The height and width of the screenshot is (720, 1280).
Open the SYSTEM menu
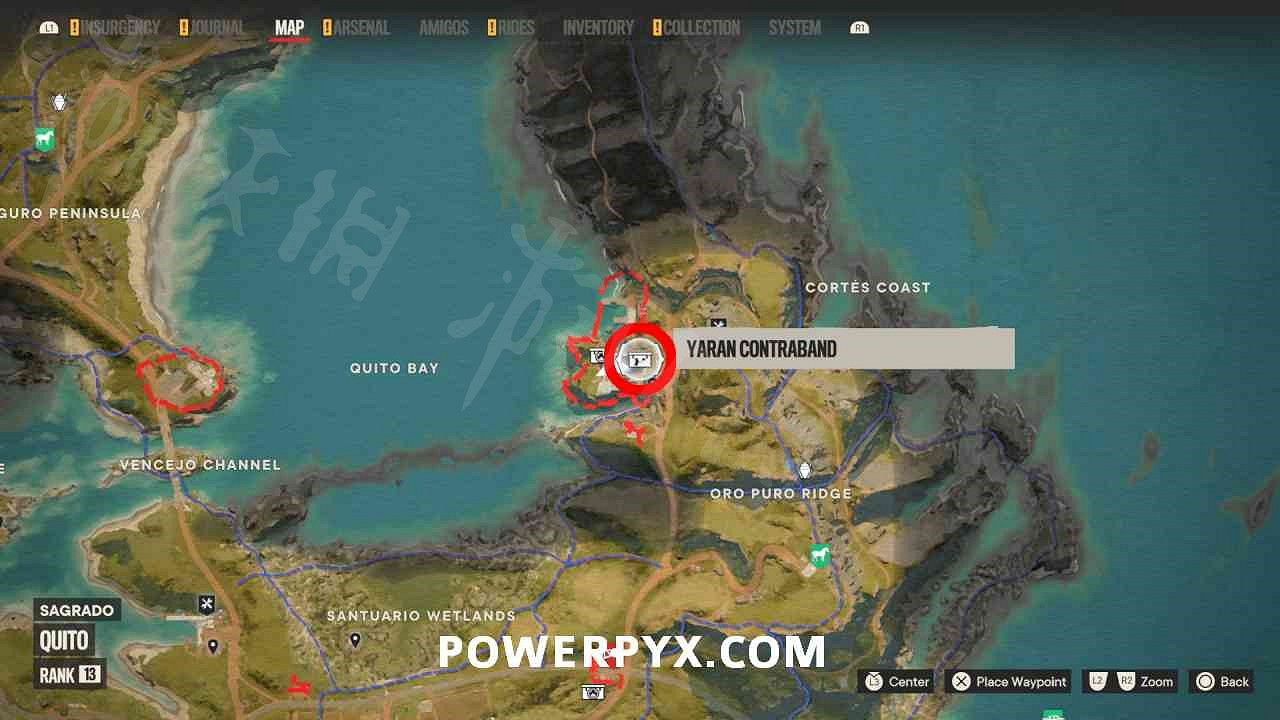point(793,28)
